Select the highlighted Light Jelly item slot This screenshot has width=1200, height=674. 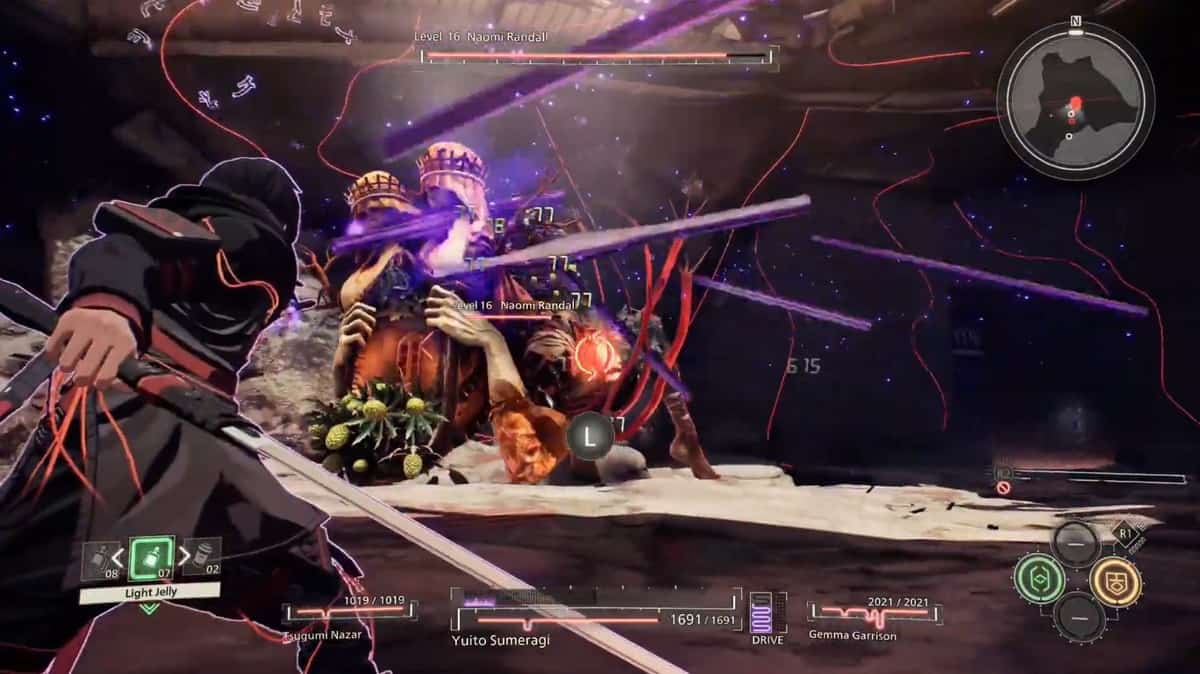(152, 557)
